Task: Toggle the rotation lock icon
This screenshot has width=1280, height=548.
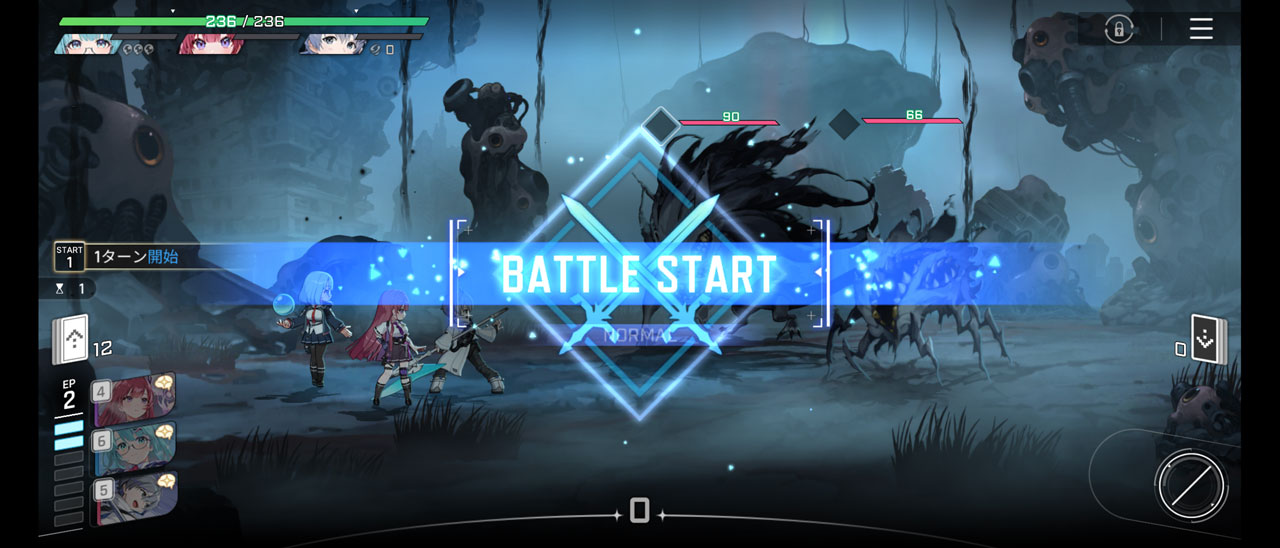Action: (x=1119, y=29)
